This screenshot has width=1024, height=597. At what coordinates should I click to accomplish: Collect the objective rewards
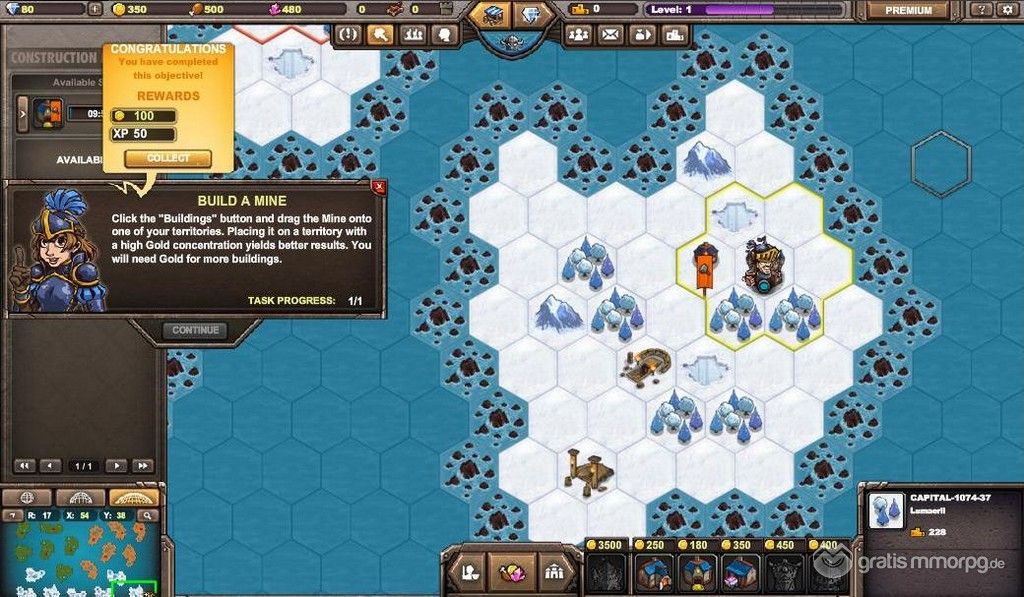167,158
